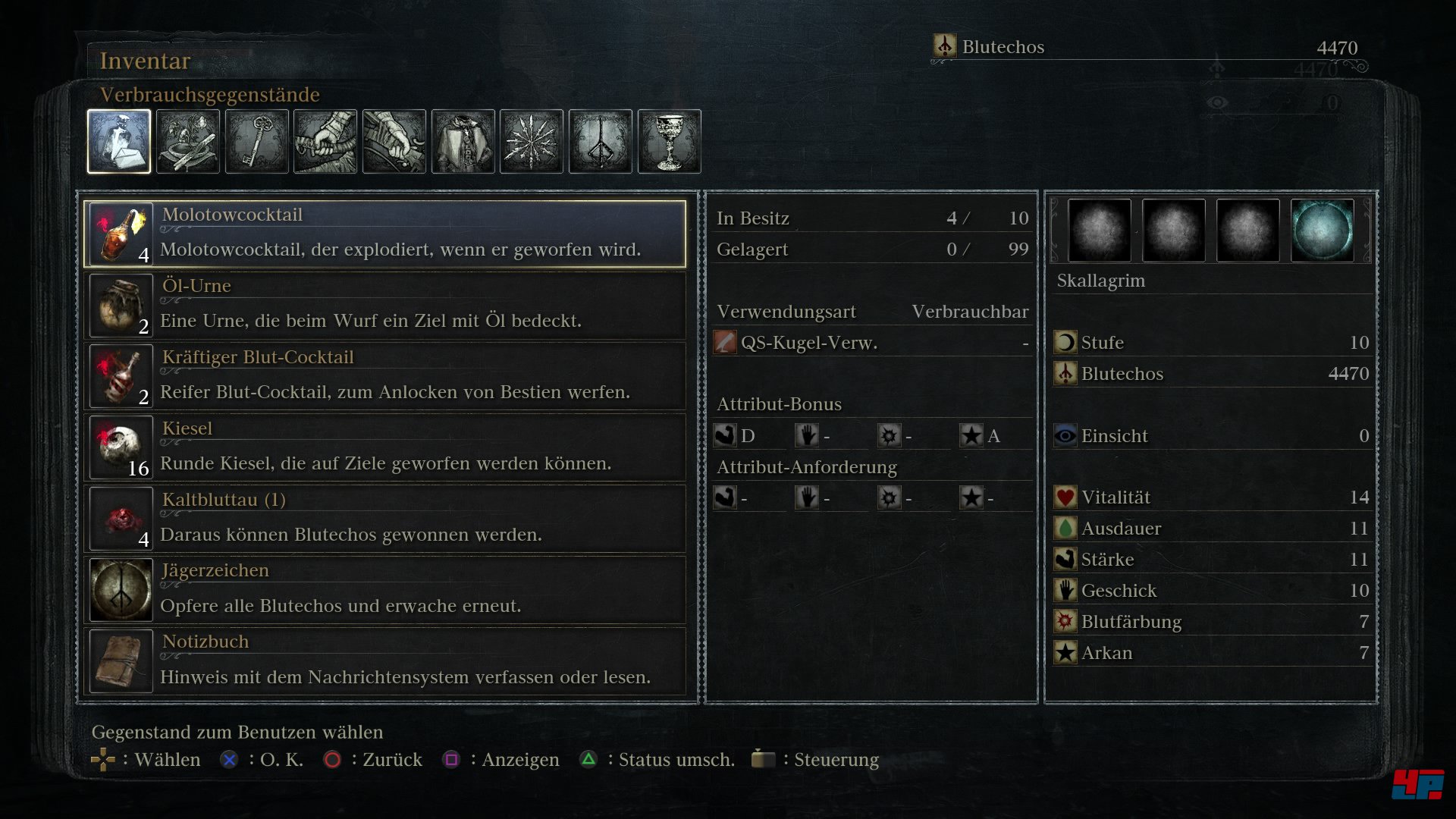Select the Molotowcocktail item row
This screenshot has width=1456, height=819.
click(x=385, y=234)
